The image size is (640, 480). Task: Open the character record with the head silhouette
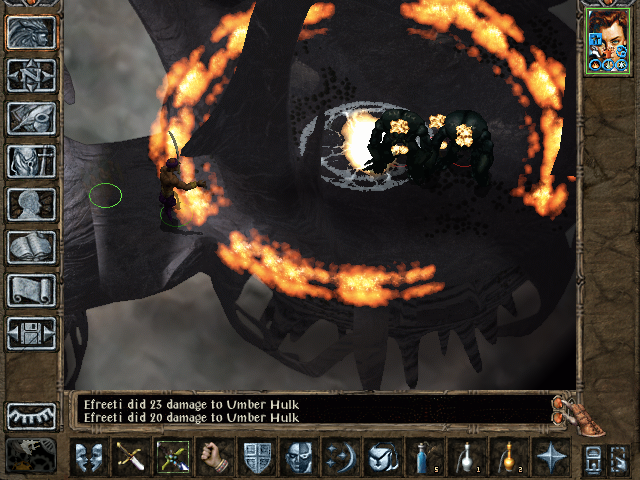click(31, 204)
